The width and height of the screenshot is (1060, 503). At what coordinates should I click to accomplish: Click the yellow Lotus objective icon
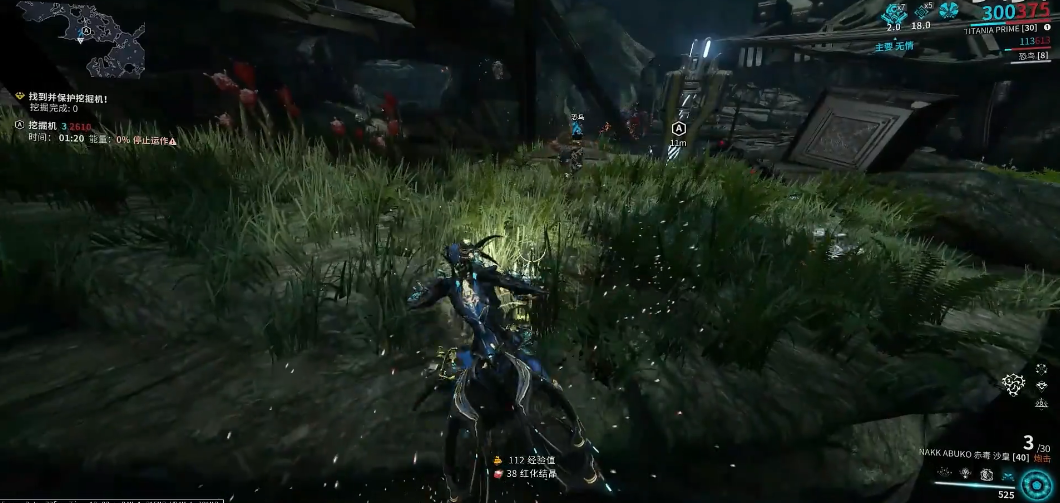pos(19,97)
